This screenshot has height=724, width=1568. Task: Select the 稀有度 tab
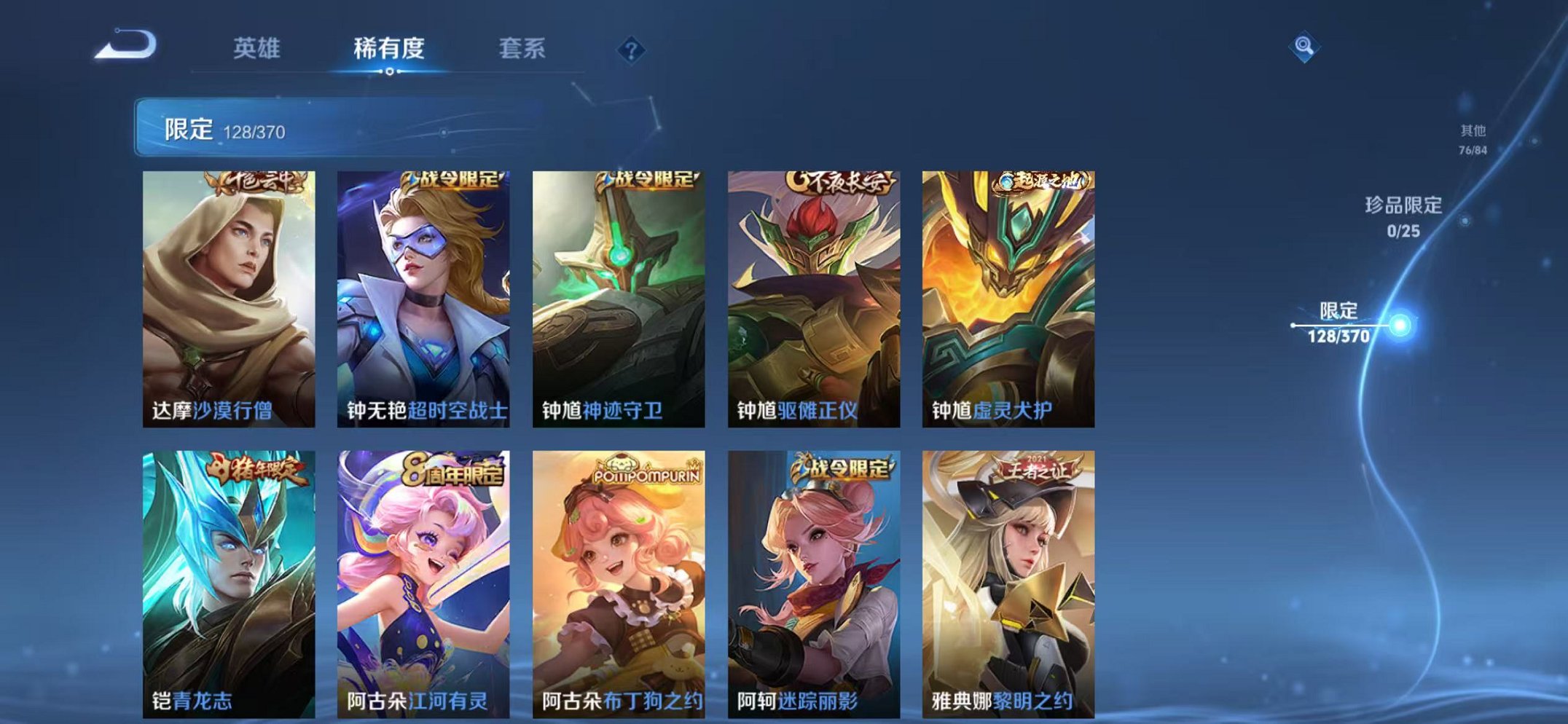pyautogui.click(x=390, y=49)
